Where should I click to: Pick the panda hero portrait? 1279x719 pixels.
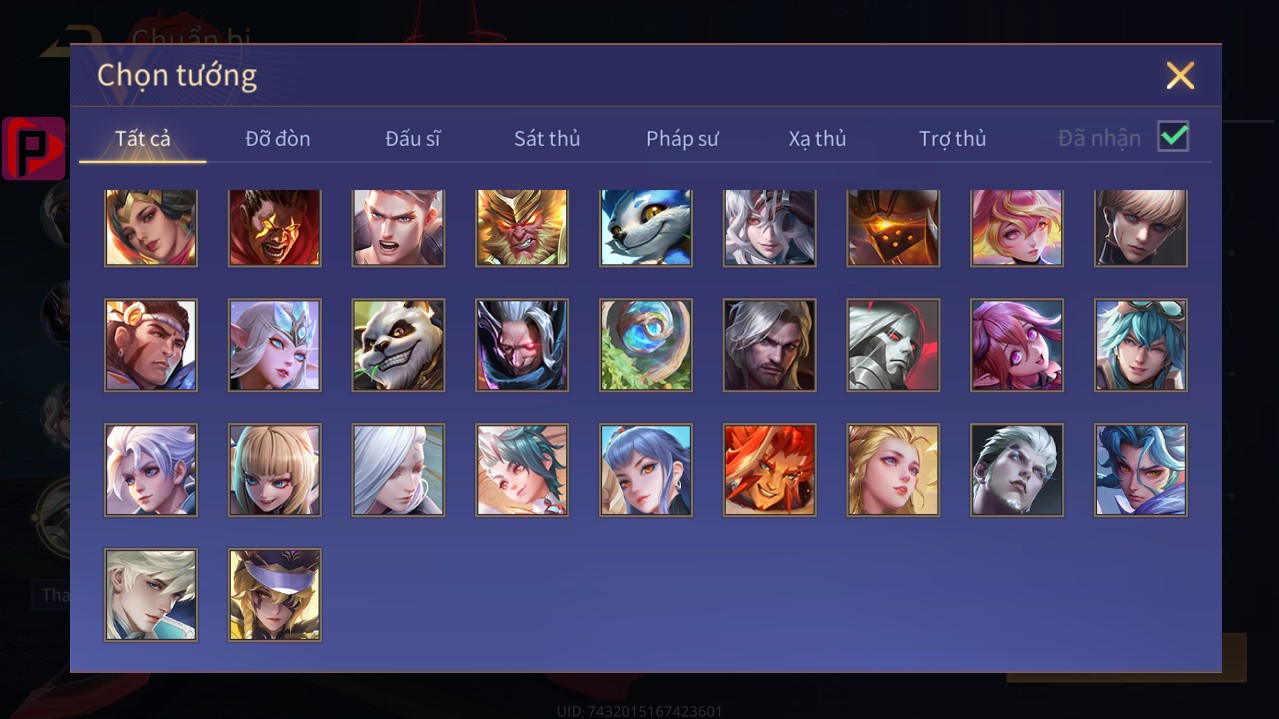398,345
